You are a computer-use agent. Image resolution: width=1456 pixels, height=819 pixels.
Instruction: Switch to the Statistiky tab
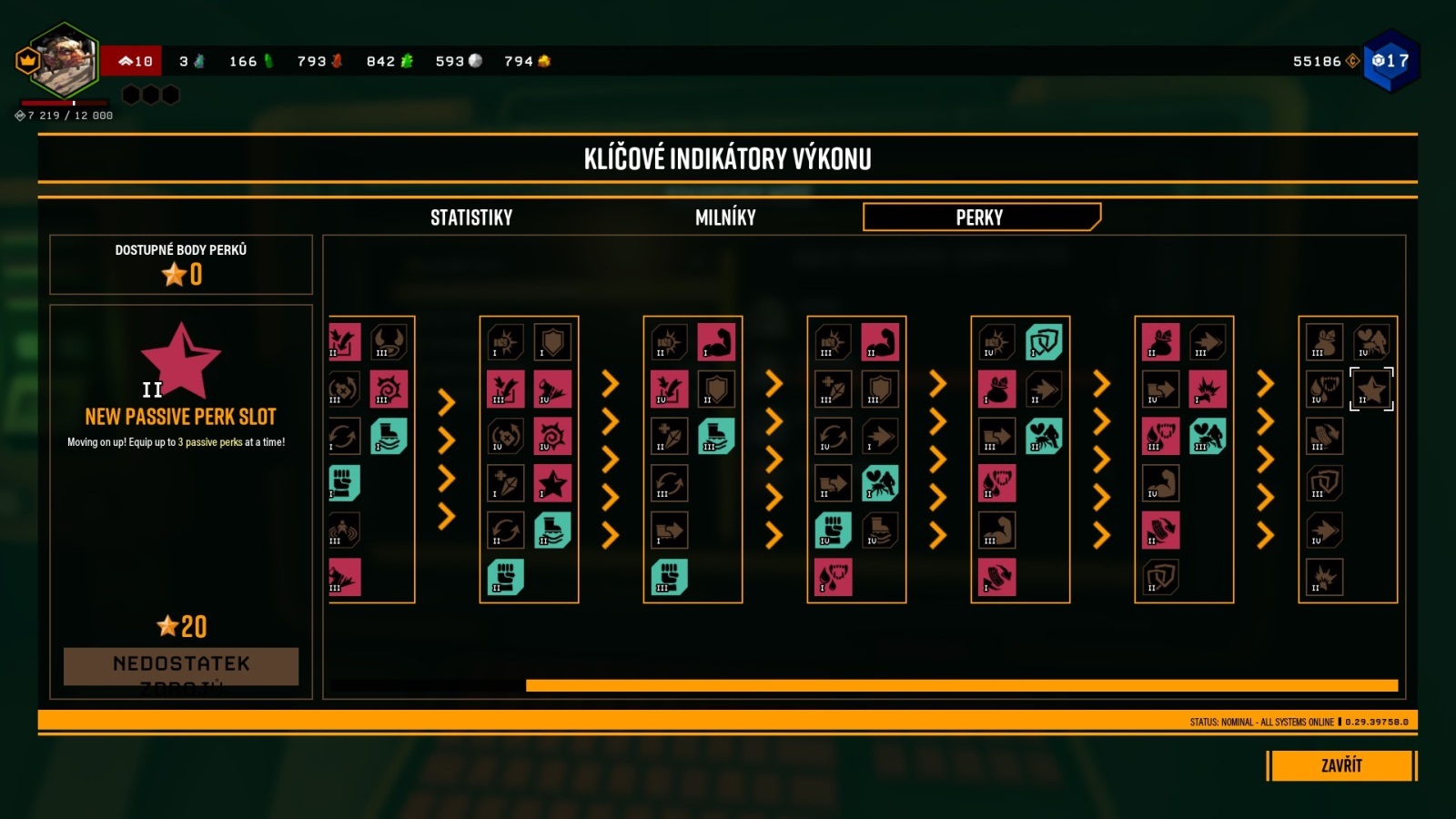click(x=471, y=217)
